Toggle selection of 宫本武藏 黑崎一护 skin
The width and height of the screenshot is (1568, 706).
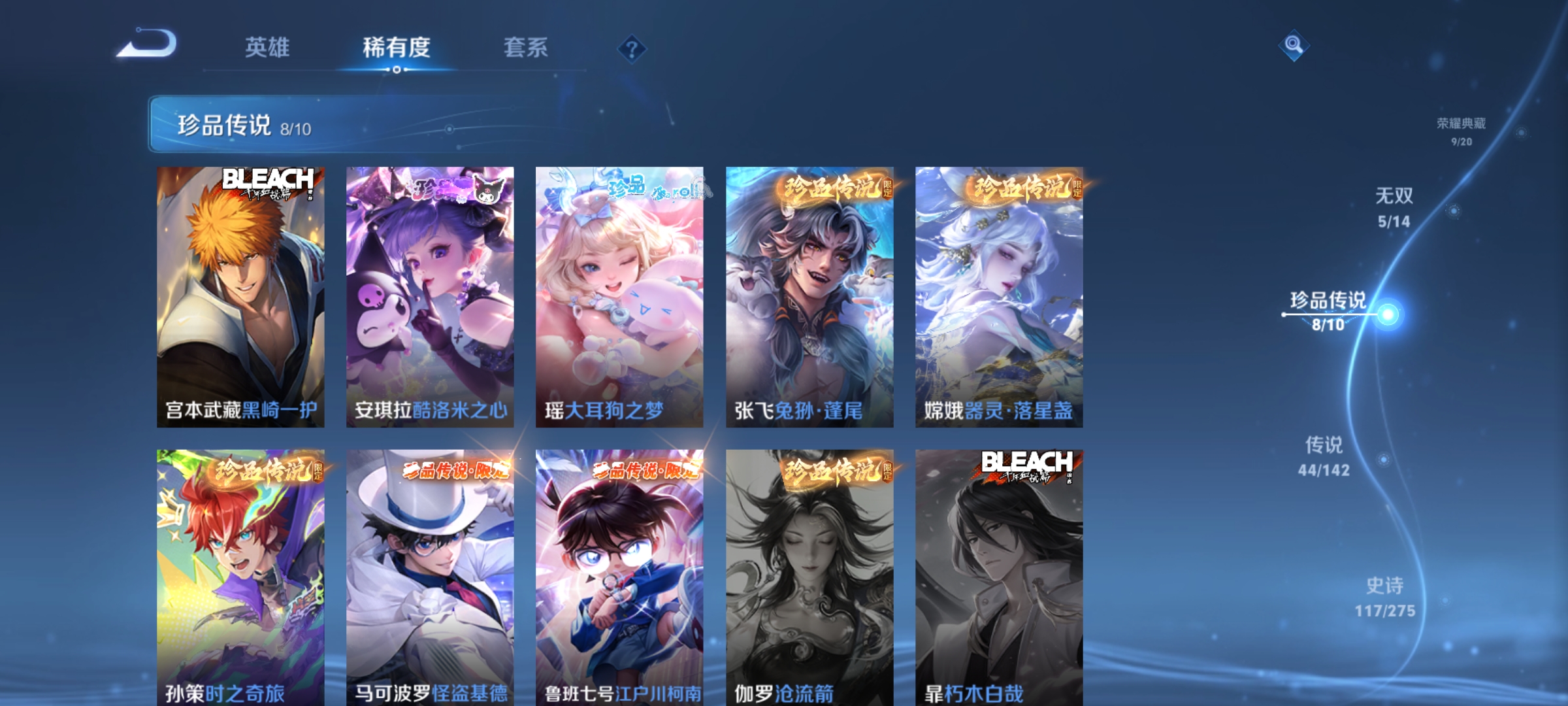pyautogui.click(x=238, y=294)
